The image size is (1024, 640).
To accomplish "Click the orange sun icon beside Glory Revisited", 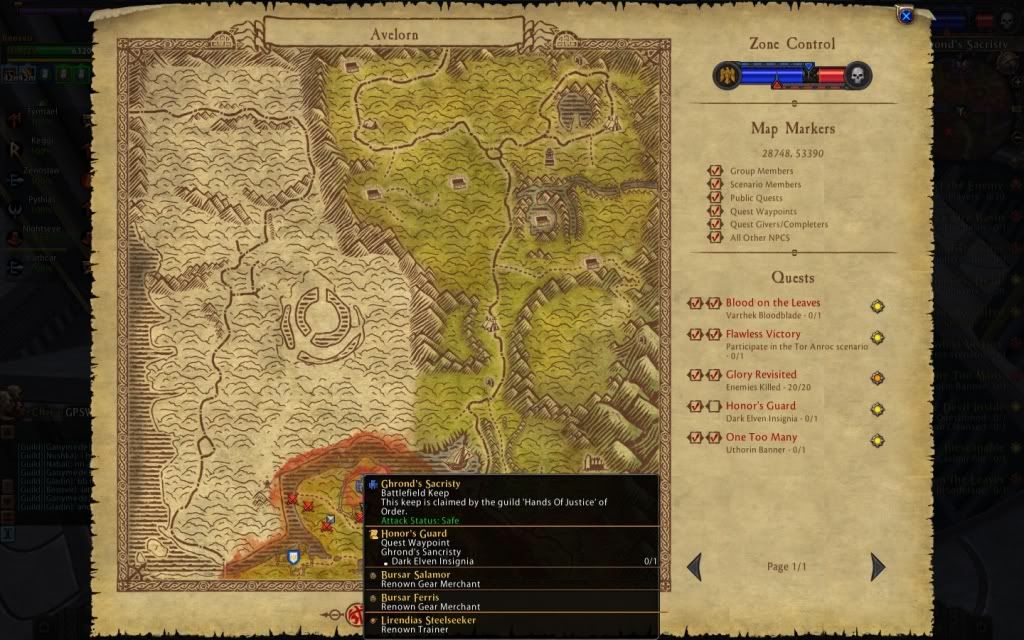I will coord(877,378).
